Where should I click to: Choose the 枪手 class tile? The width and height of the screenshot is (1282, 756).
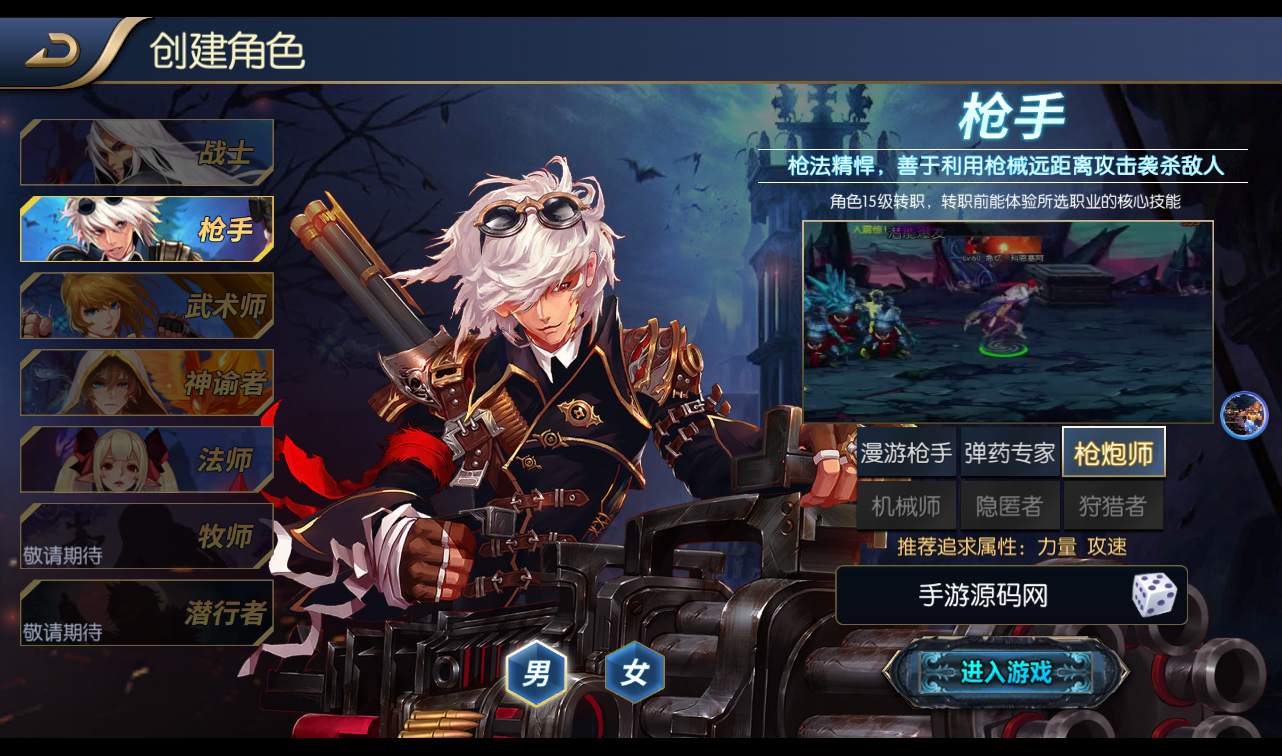pyautogui.click(x=147, y=229)
